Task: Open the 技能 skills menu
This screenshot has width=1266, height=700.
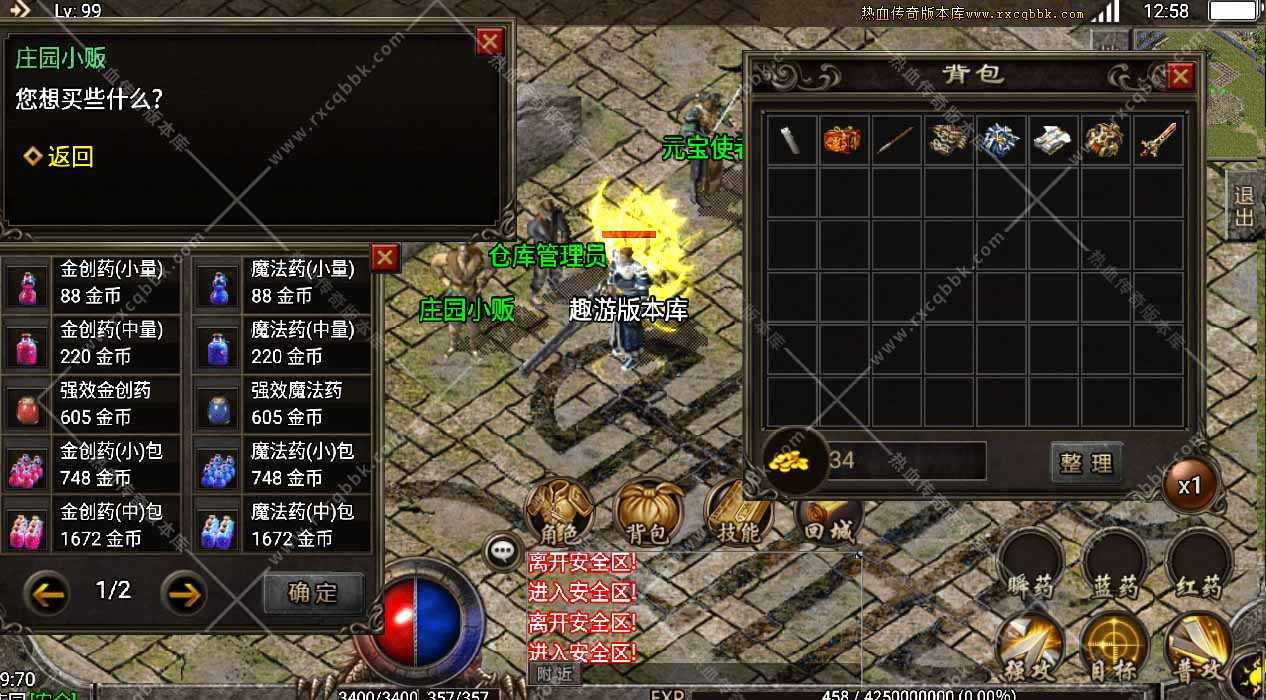Action: tap(739, 512)
